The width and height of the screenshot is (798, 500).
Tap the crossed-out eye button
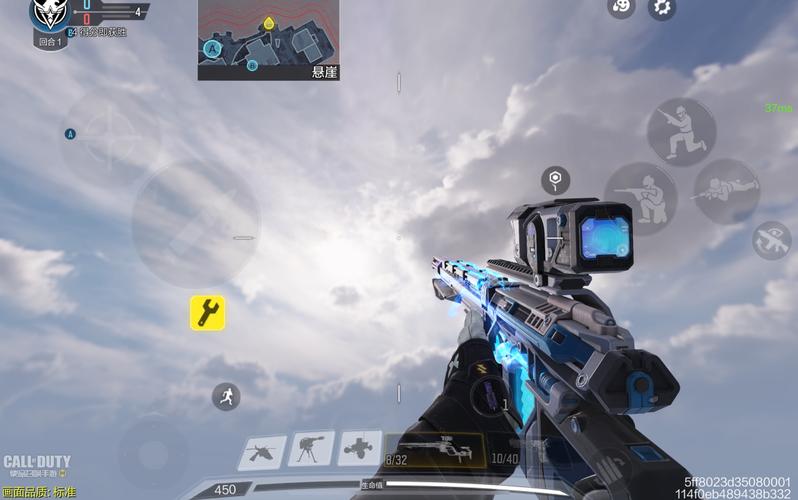[x=771, y=240]
